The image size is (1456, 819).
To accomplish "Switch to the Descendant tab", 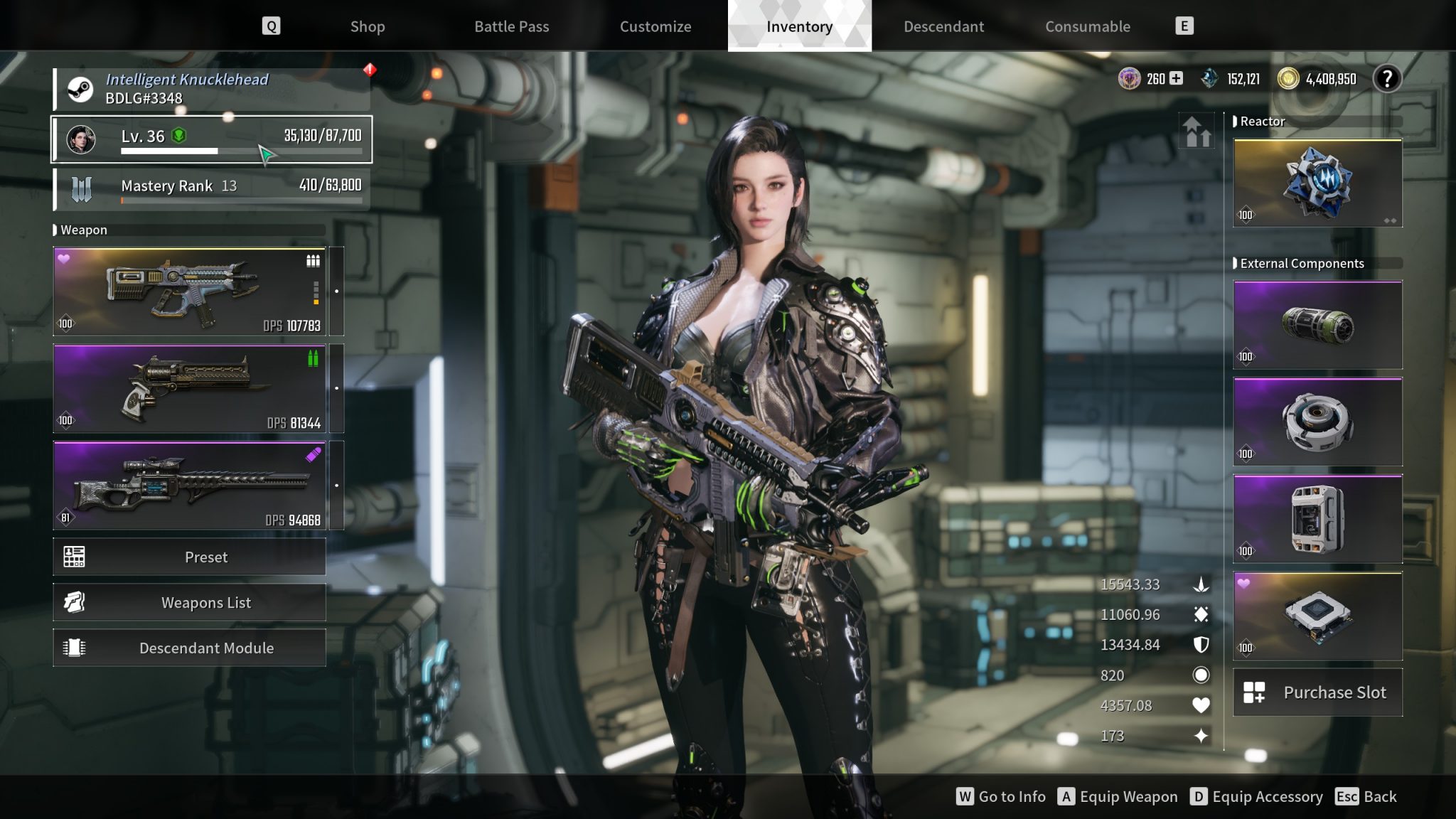I will [943, 26].
